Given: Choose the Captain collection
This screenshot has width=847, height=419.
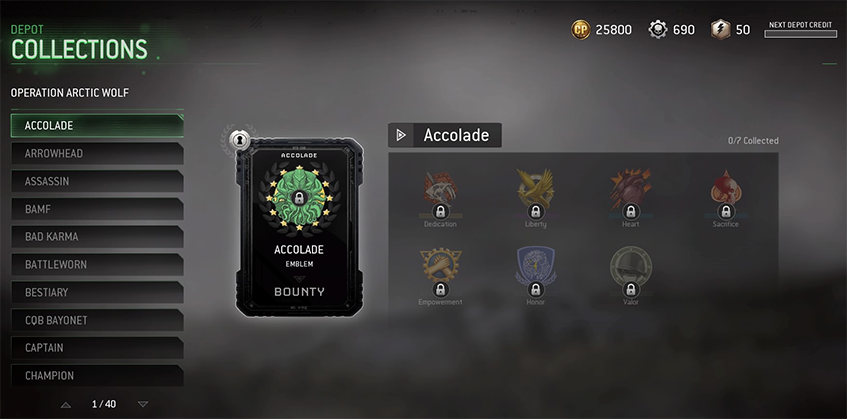Looking at the screenshot, I should click(96, 348).
